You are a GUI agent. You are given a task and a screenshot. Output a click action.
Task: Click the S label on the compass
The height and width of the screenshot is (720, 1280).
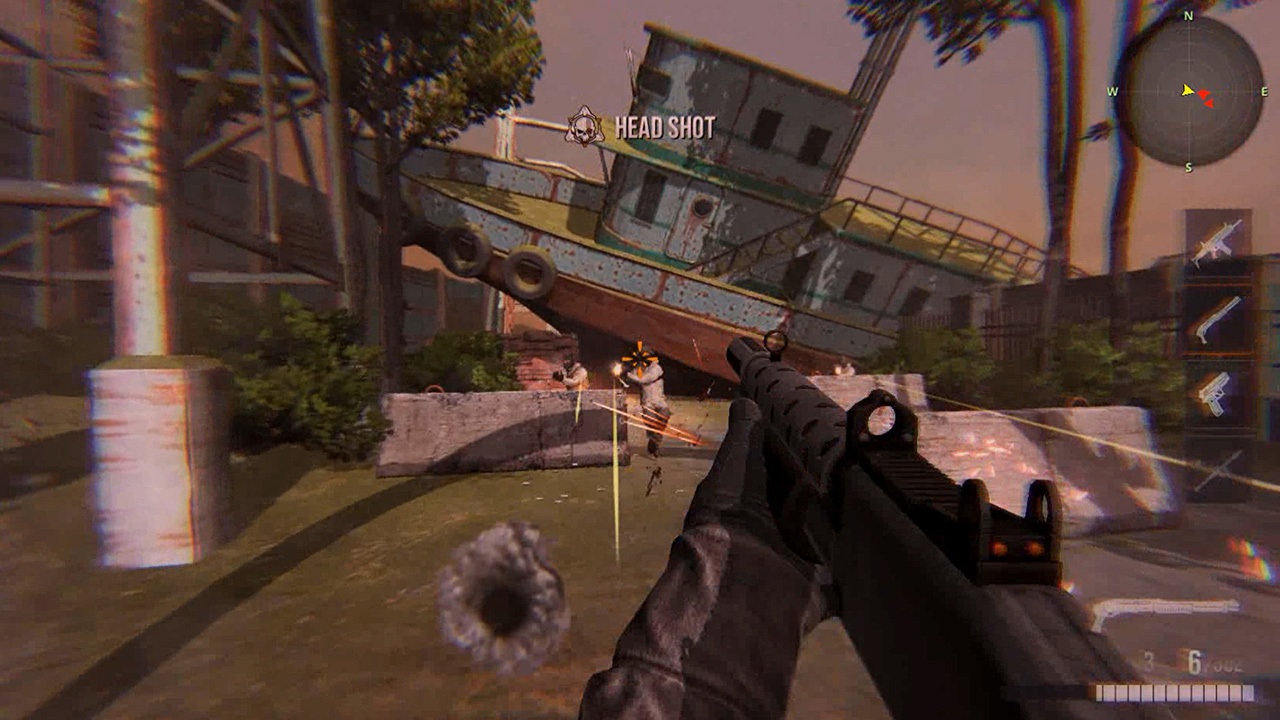coord(1190,165)
